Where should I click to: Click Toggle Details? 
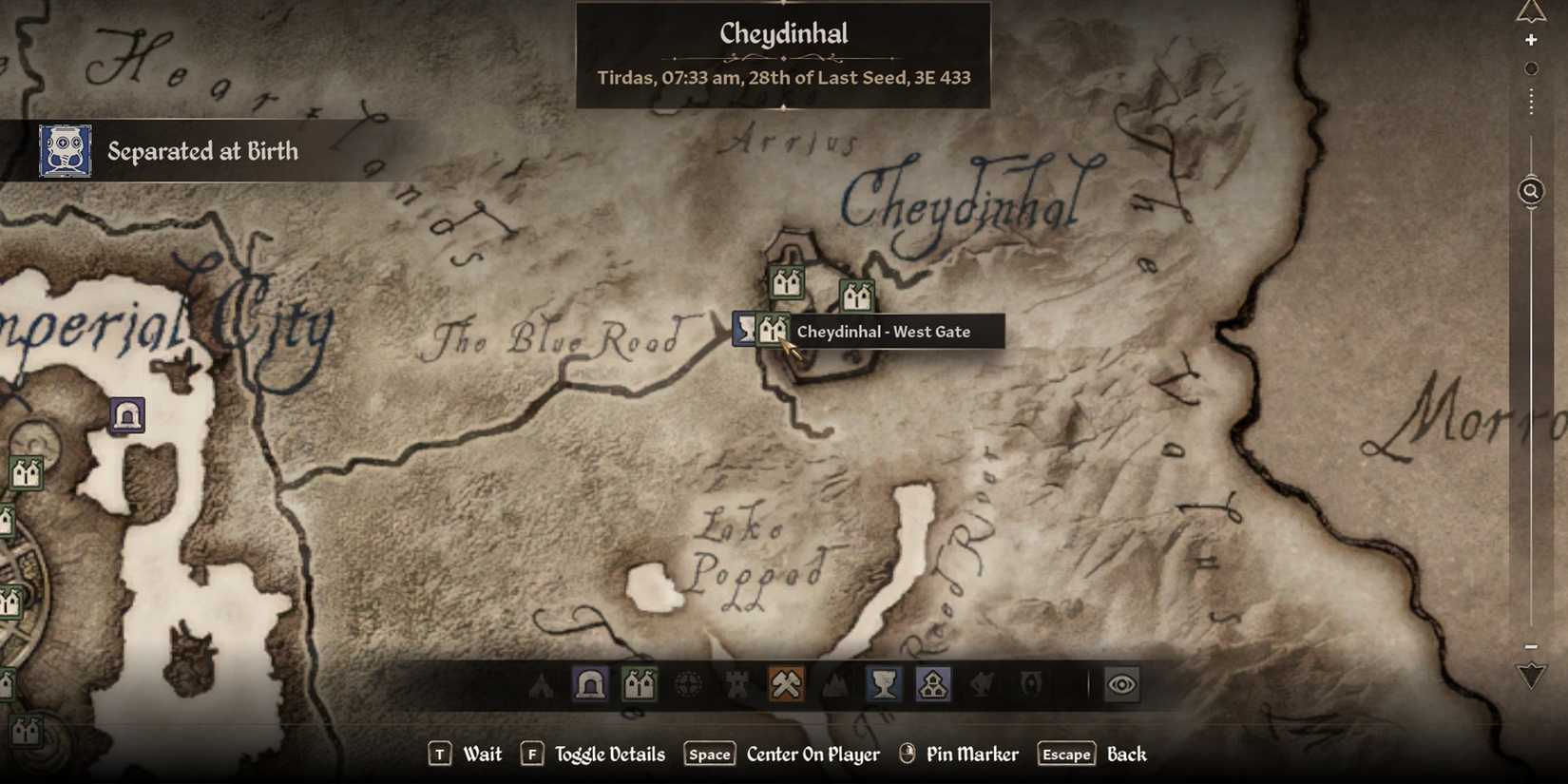tap(608, 754)
